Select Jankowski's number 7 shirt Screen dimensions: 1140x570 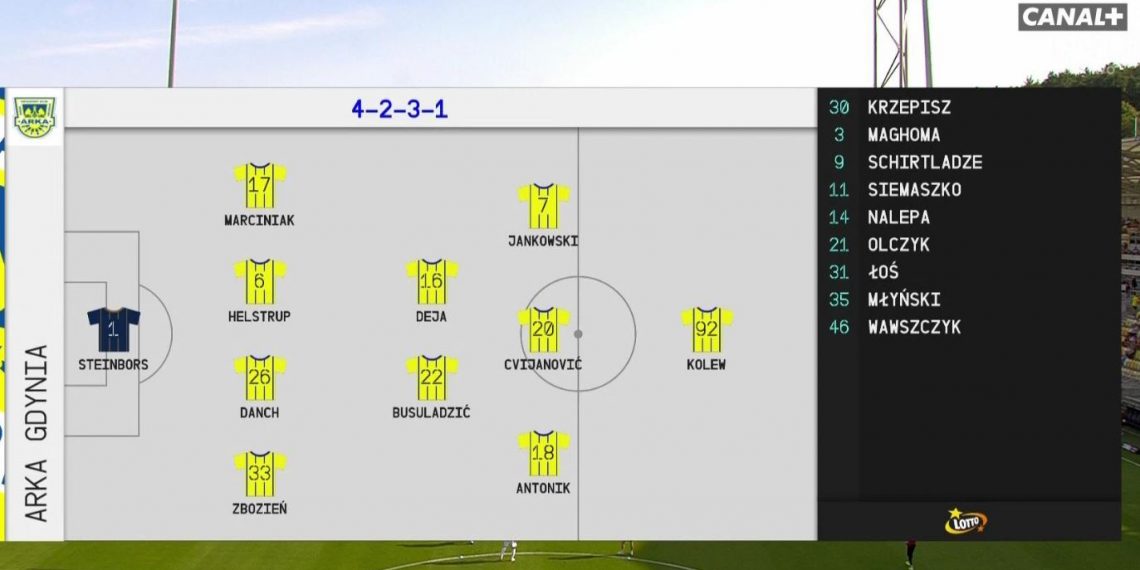[543, 206]
